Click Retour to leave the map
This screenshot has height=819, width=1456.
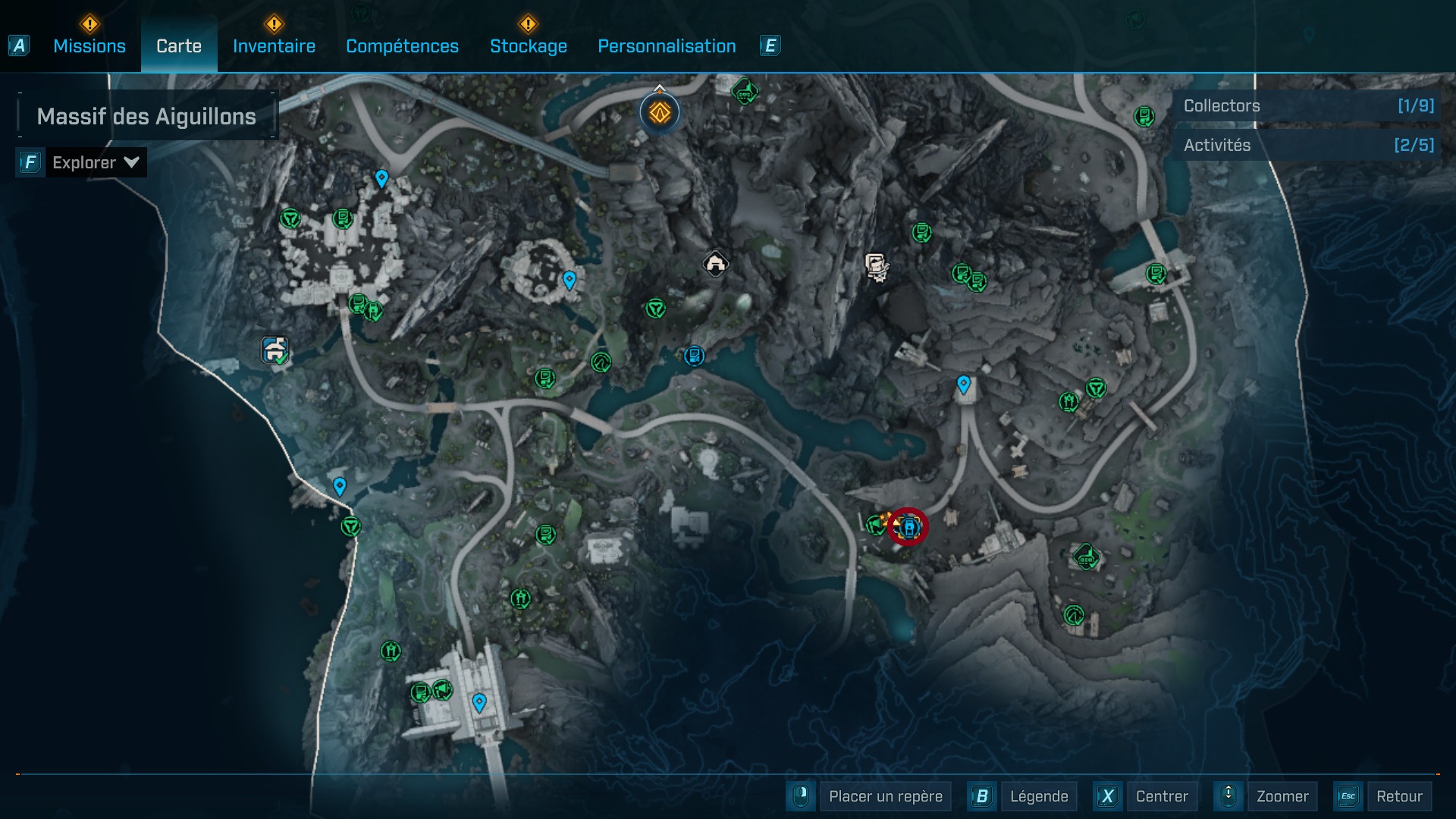point(1398,796)
